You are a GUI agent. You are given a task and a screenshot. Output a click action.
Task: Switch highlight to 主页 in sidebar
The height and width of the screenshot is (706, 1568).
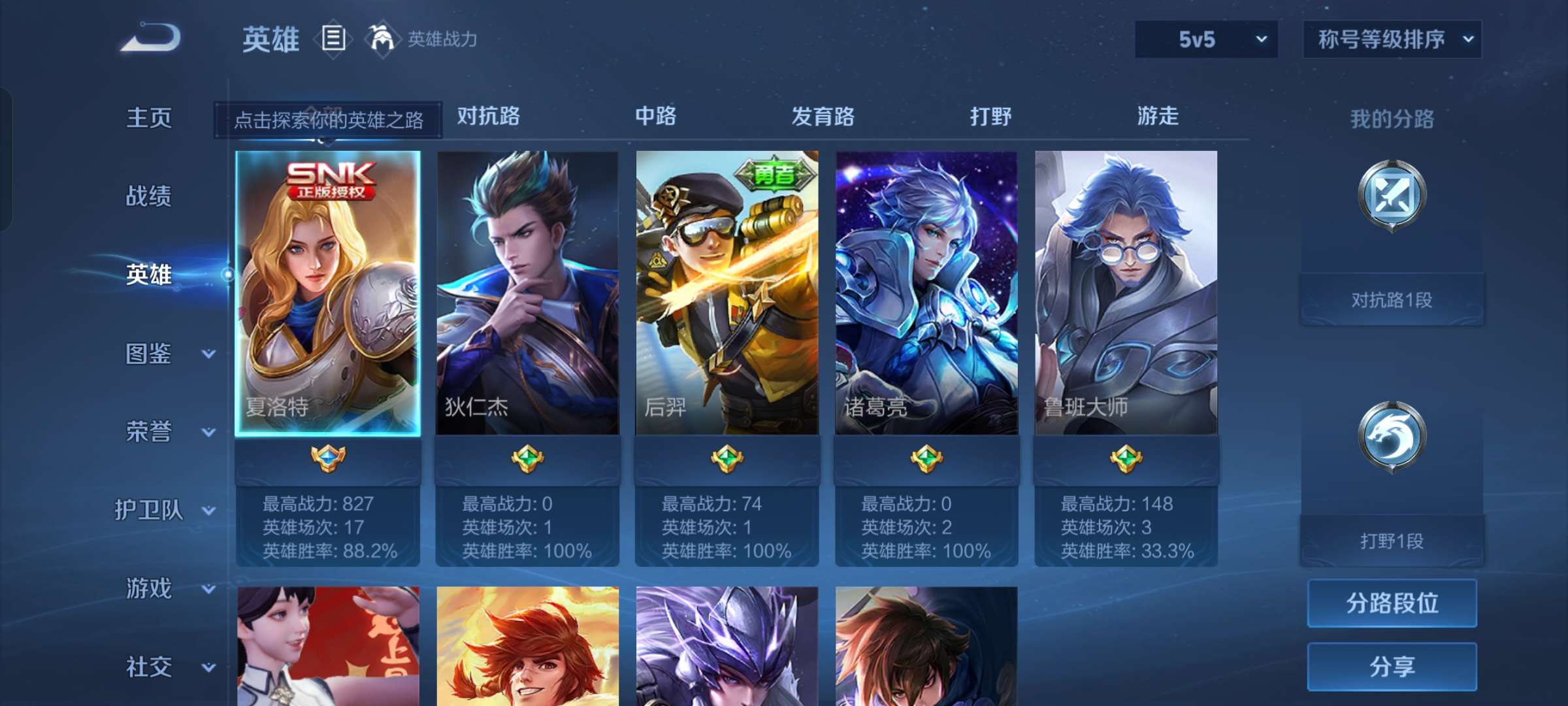pos(147,118)
